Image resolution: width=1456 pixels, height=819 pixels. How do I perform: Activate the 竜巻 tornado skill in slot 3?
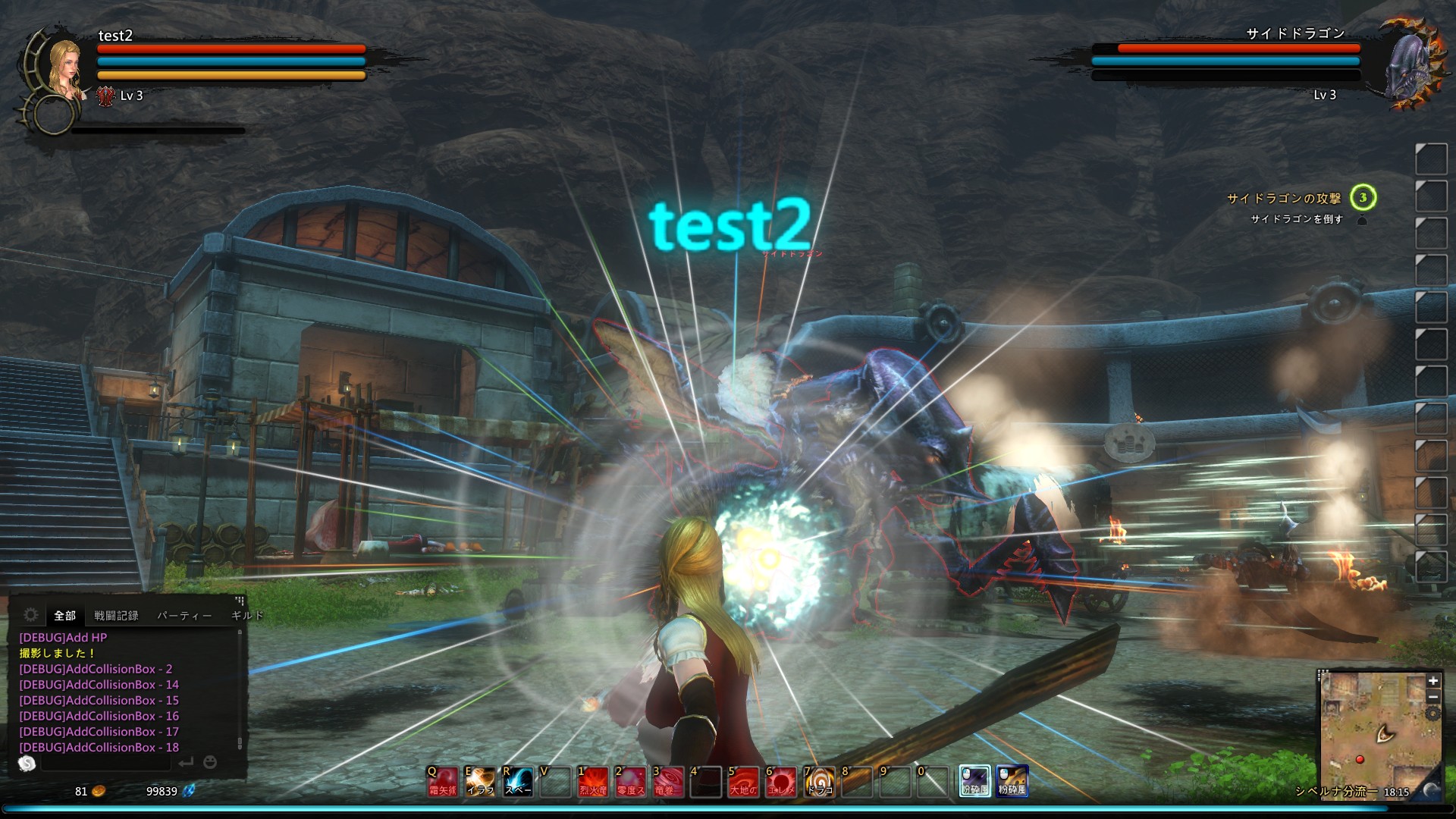[x=668, y=781]
